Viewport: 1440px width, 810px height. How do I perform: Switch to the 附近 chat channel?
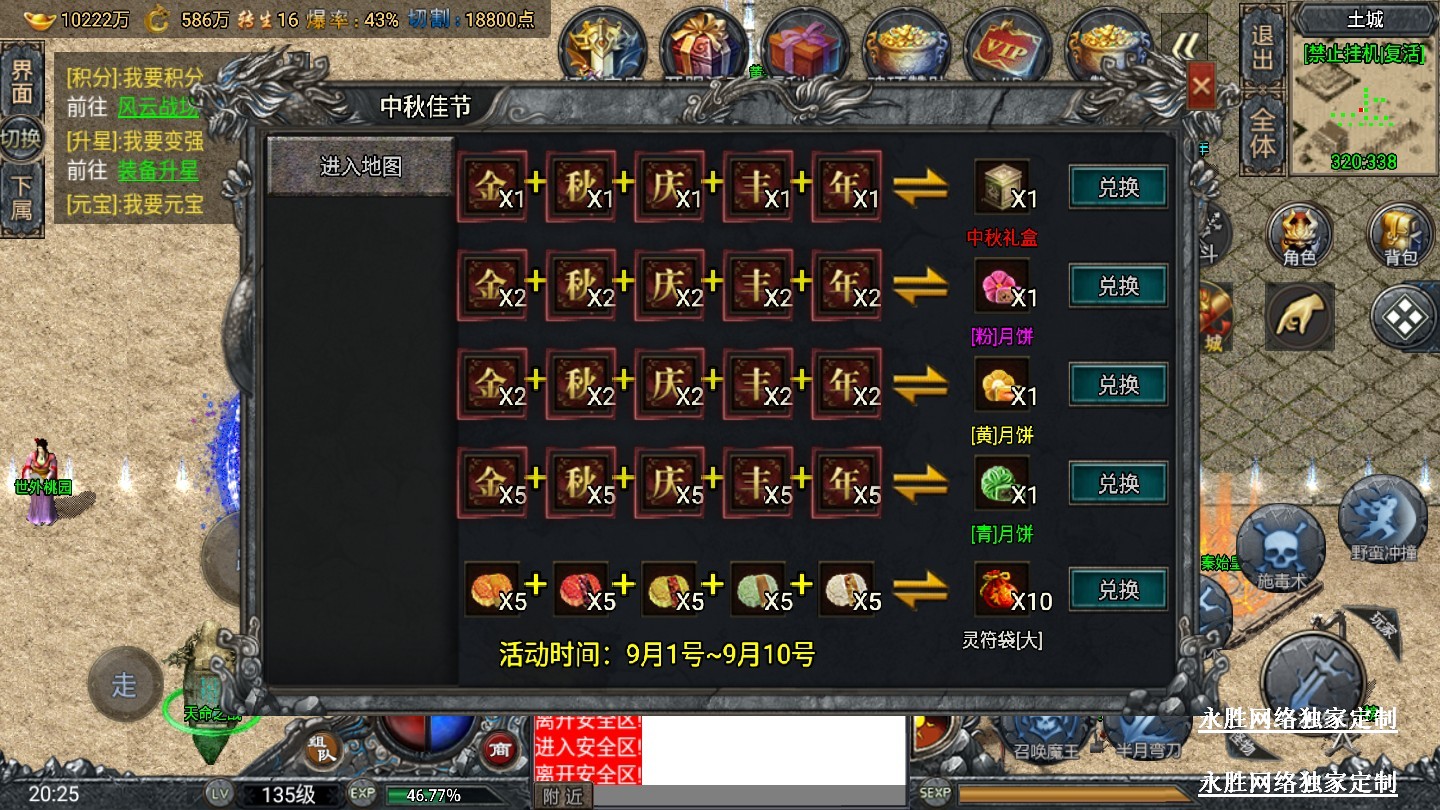[x=562, y=797]
